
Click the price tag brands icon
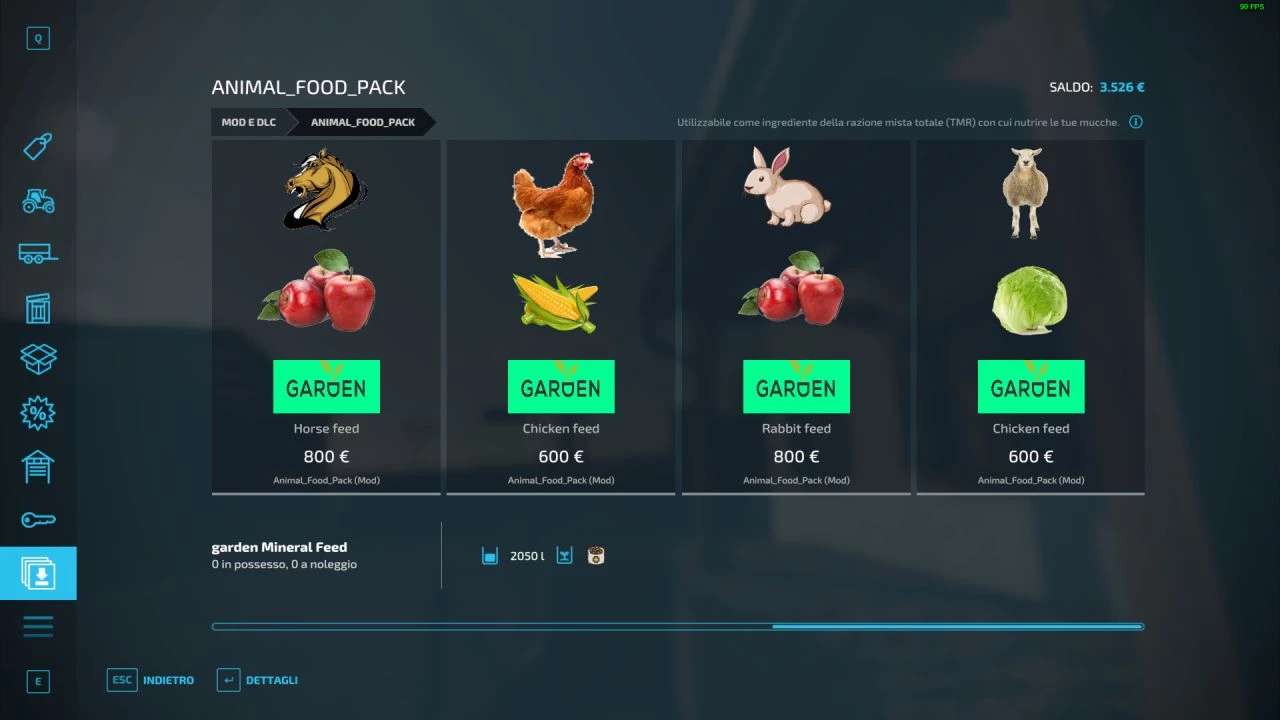click(x=38, y=146)
